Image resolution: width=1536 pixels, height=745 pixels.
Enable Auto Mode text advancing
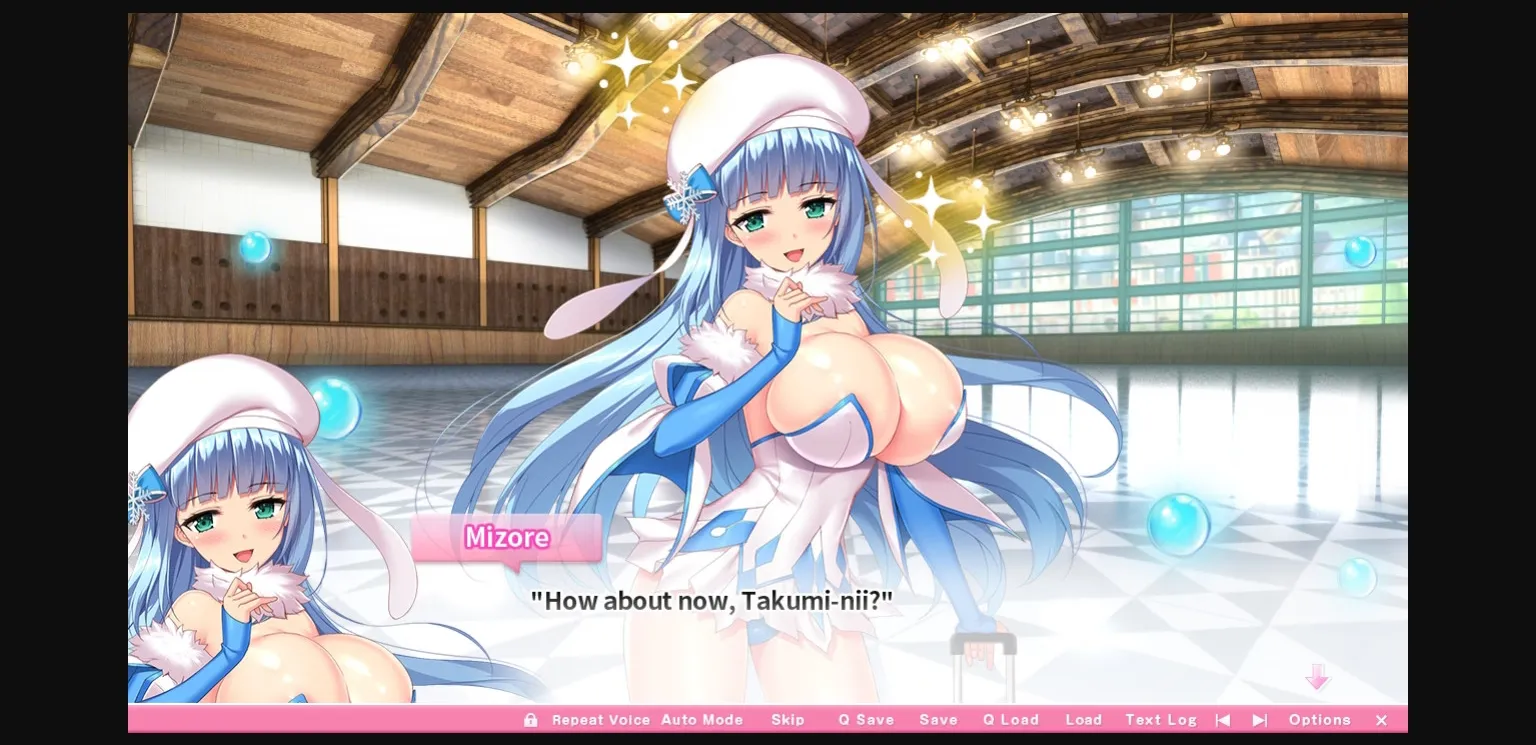click(x=703, y=720)
